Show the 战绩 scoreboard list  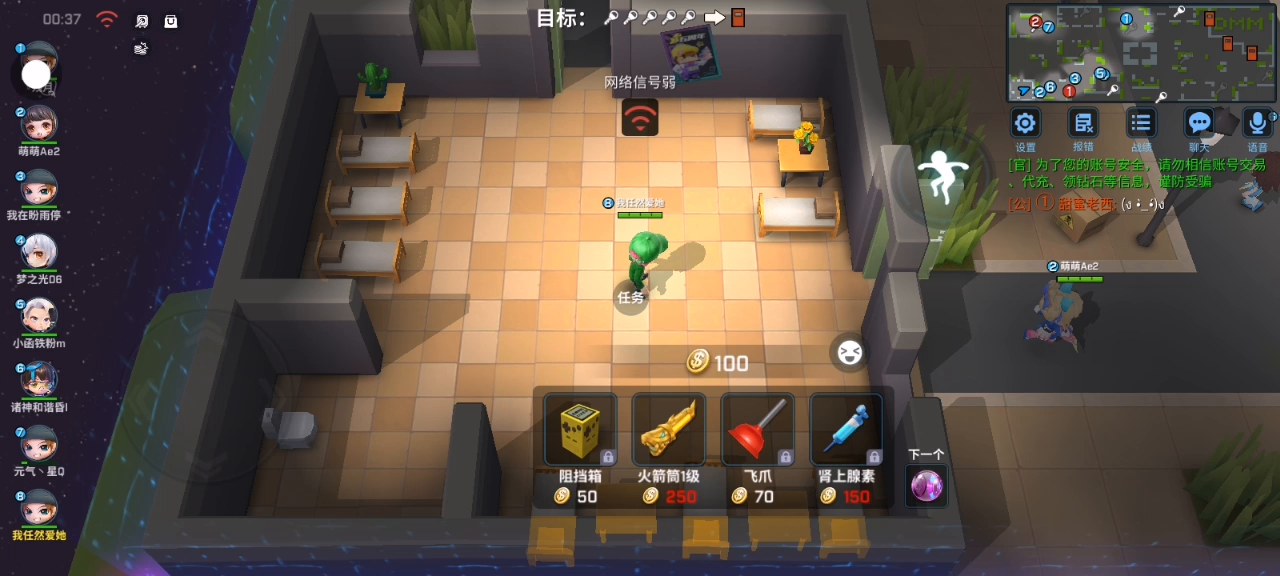1141,123
